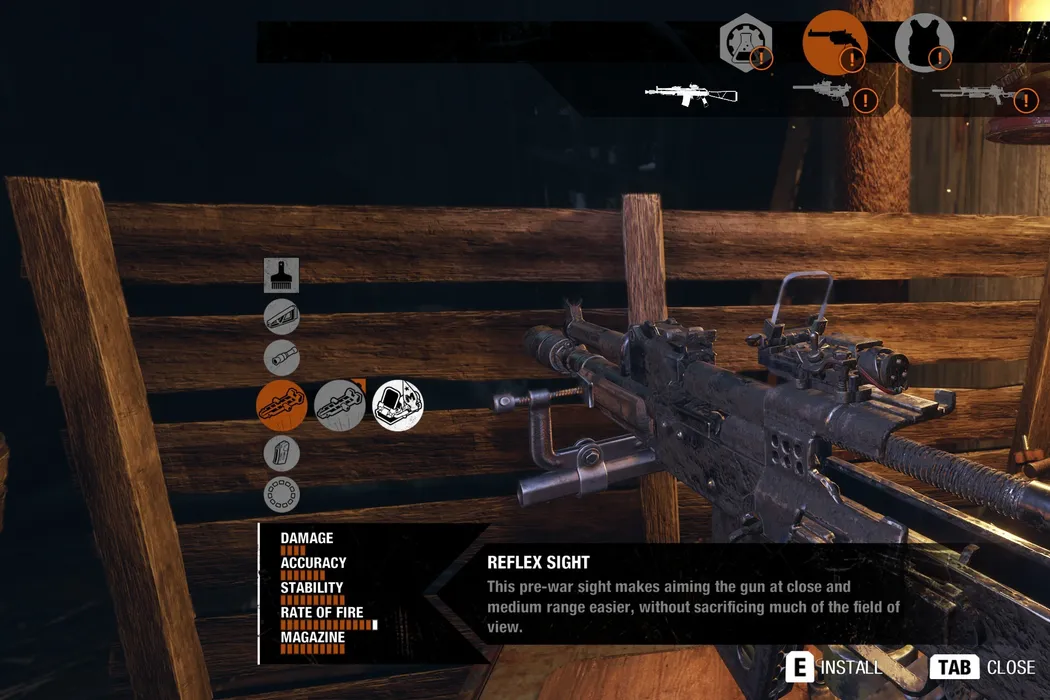This screenshot has height=700, width=1050.
Task: Select the white assault rifle weapon slot
Action: 691,95
